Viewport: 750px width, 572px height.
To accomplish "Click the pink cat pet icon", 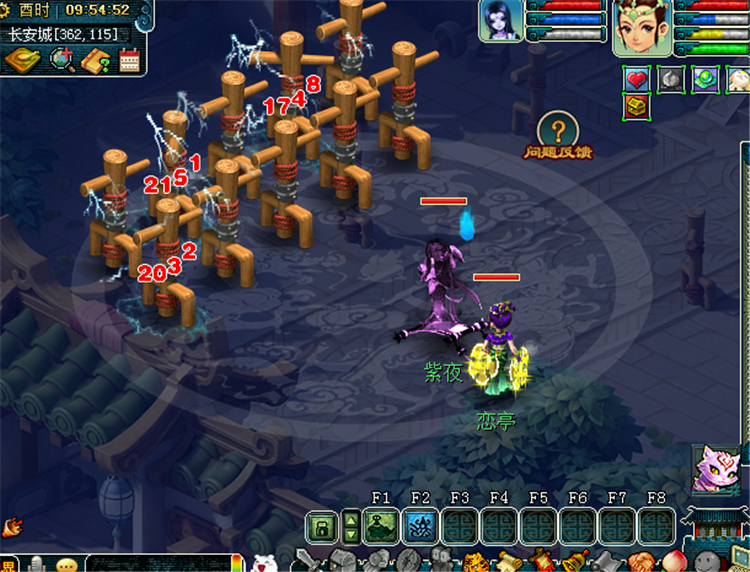I will [717, 469].
